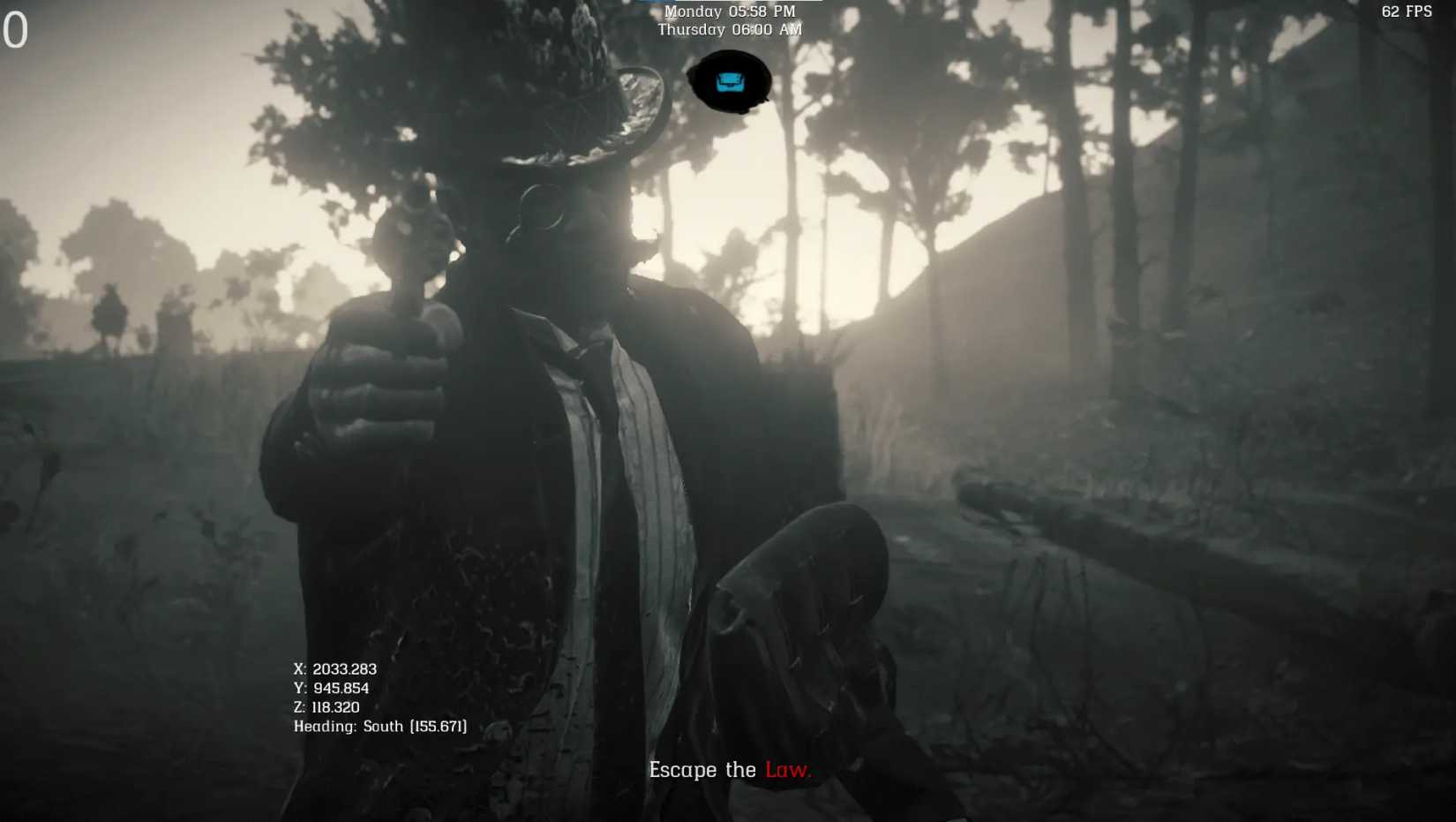
Task: Expand the dual clock overlay
Action: point(729,19)
